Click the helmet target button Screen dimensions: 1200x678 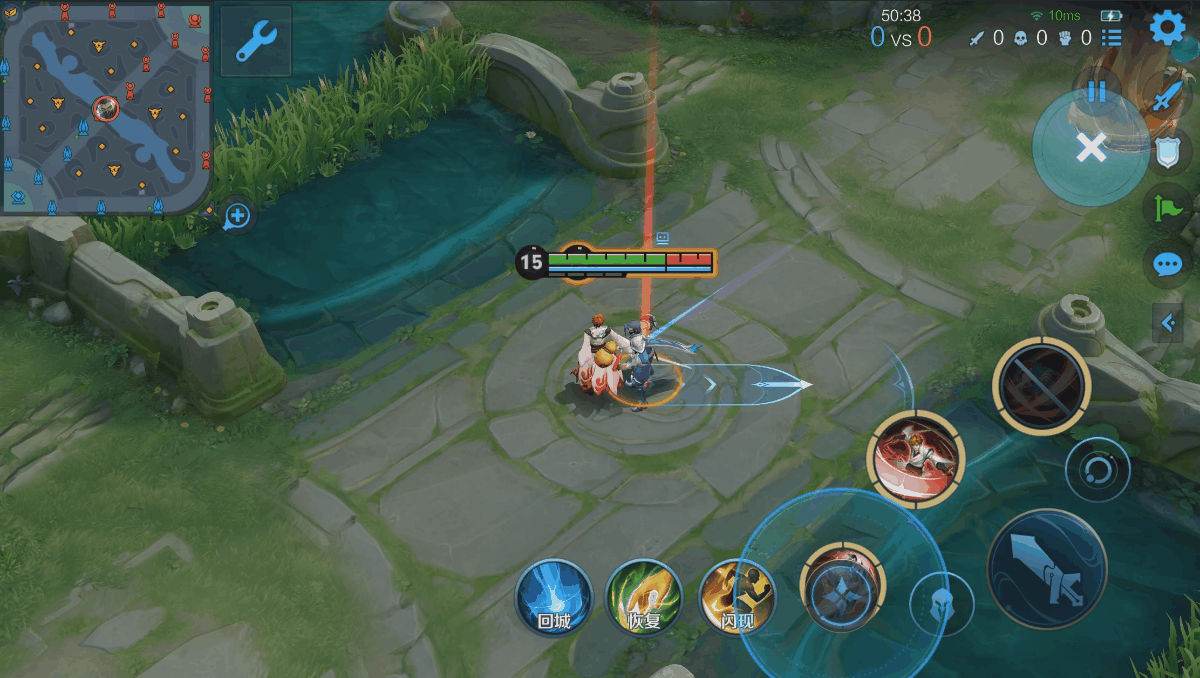click(941, 604)
